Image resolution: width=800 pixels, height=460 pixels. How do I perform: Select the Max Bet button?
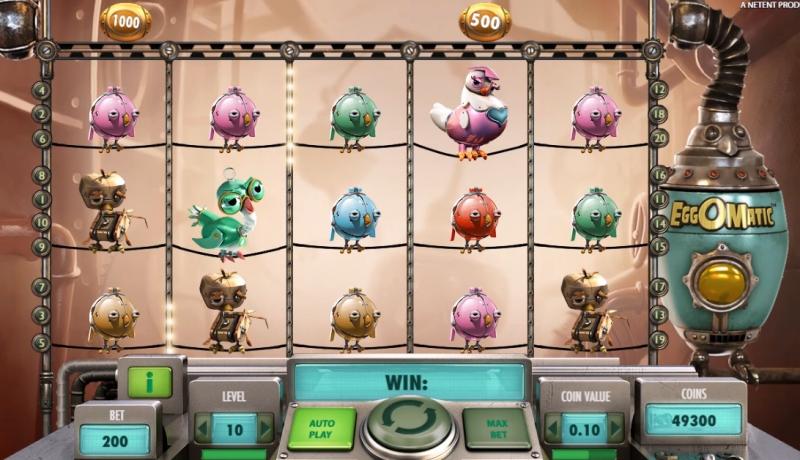[x=496, y=428]
